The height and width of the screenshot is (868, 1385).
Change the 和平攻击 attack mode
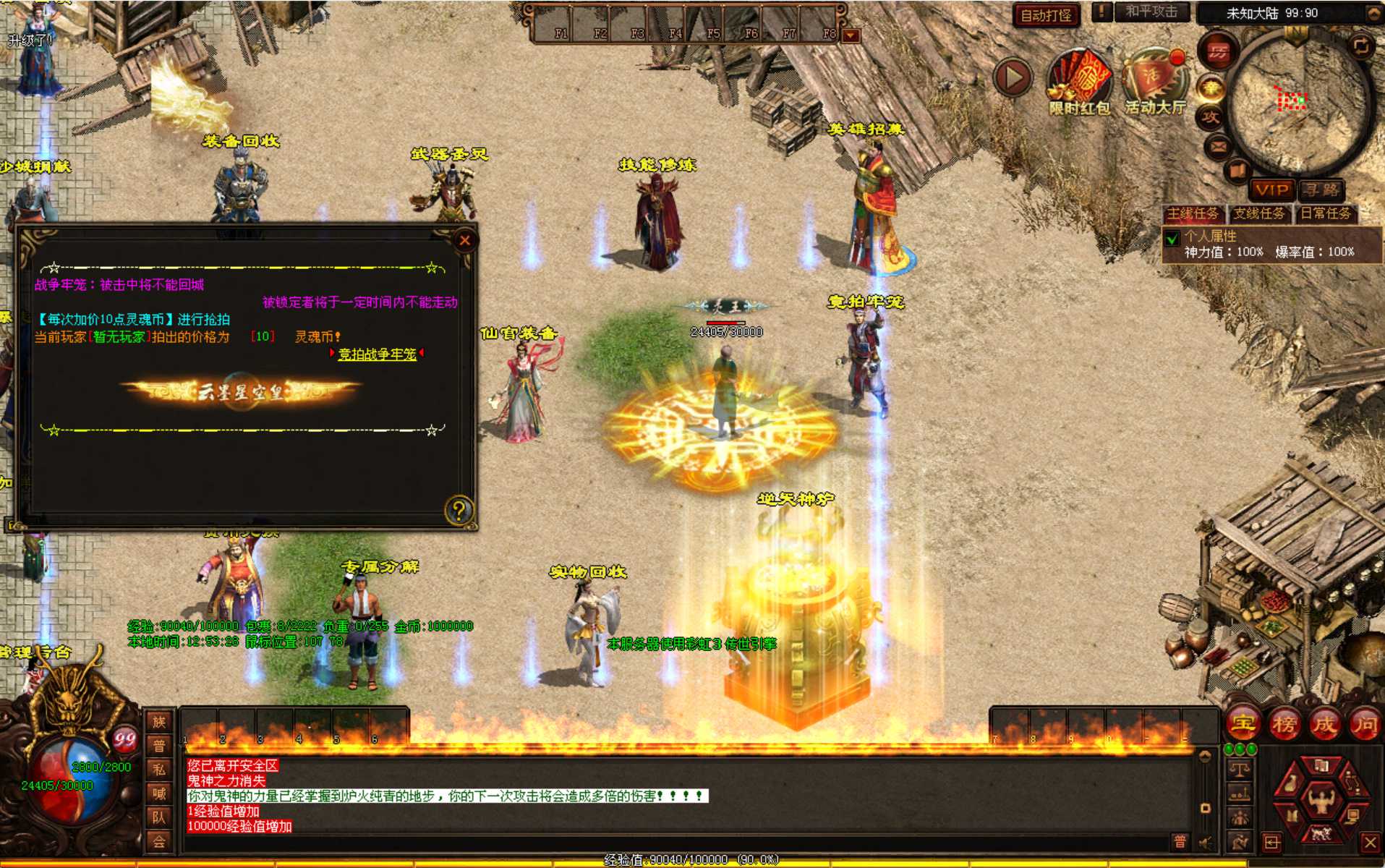1151,12
